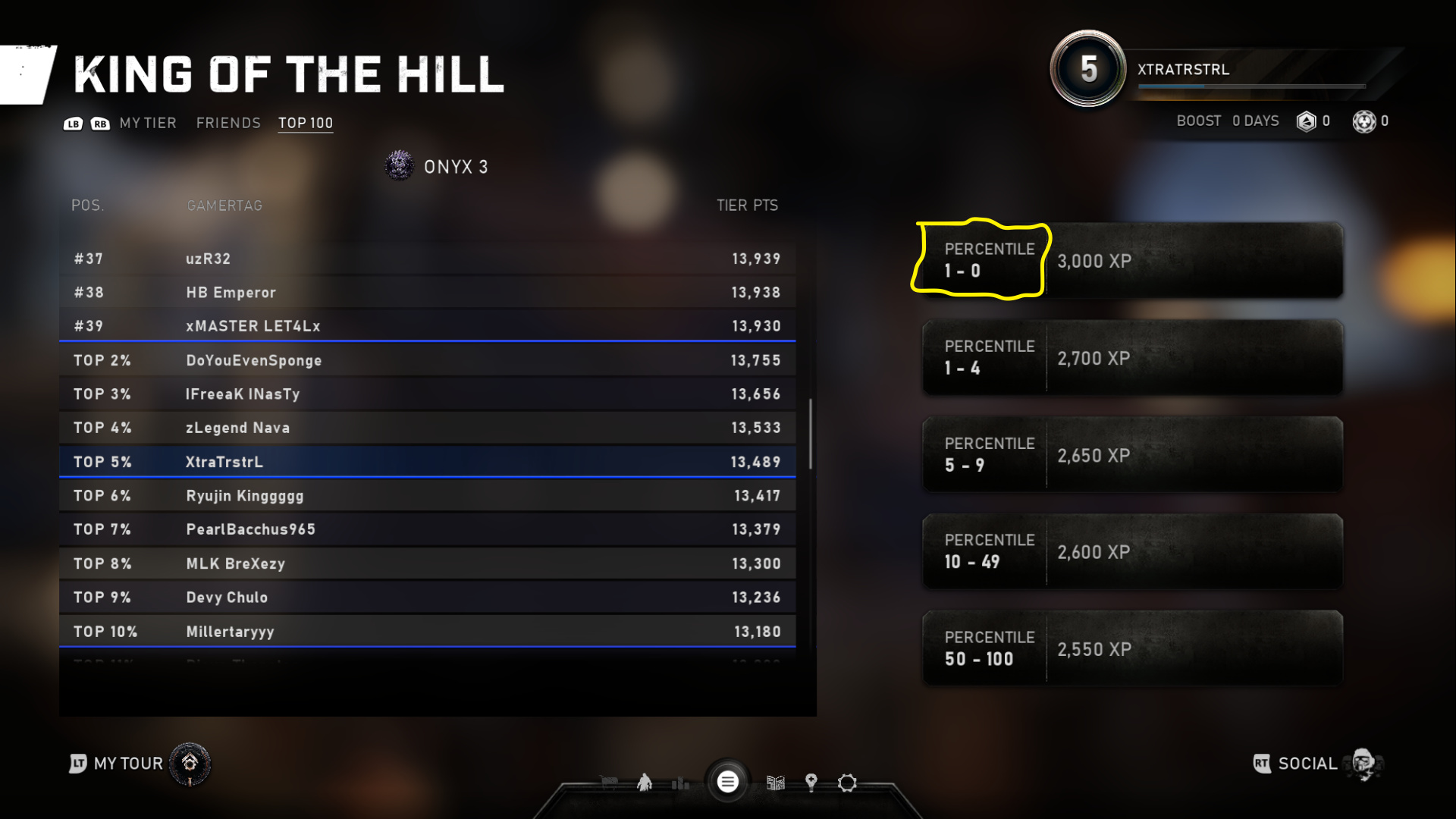Select uzR32's leaderboard row

coord(427,259)
